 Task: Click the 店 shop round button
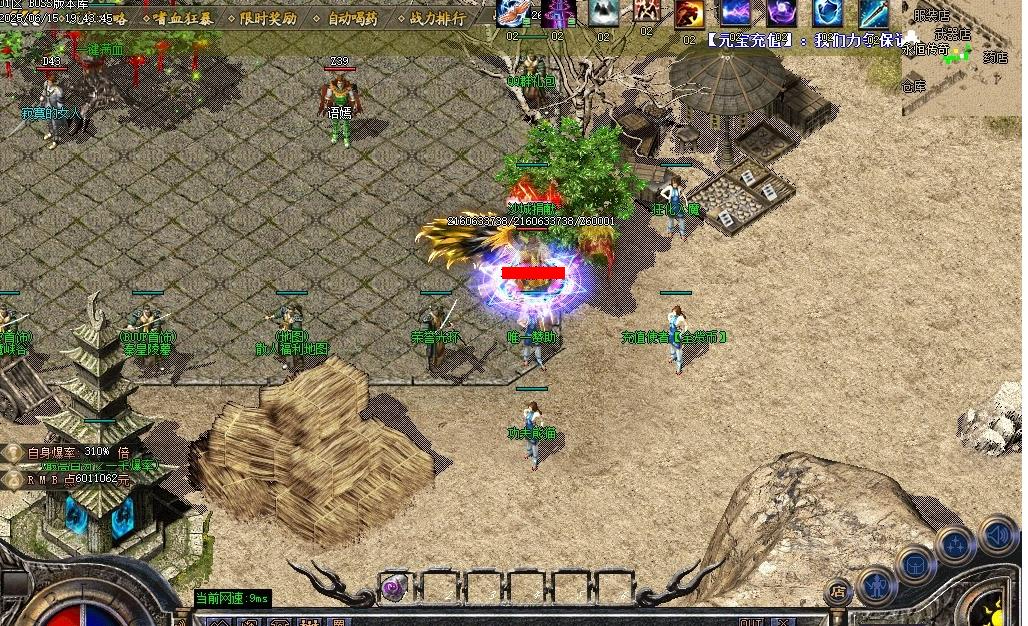click(838, 592)
